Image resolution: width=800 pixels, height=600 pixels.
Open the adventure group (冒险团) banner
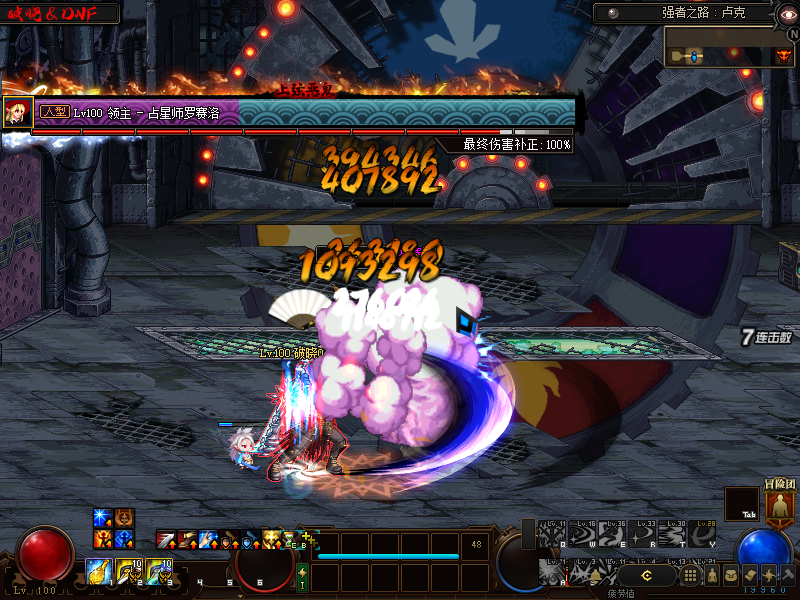coord(780,501)
